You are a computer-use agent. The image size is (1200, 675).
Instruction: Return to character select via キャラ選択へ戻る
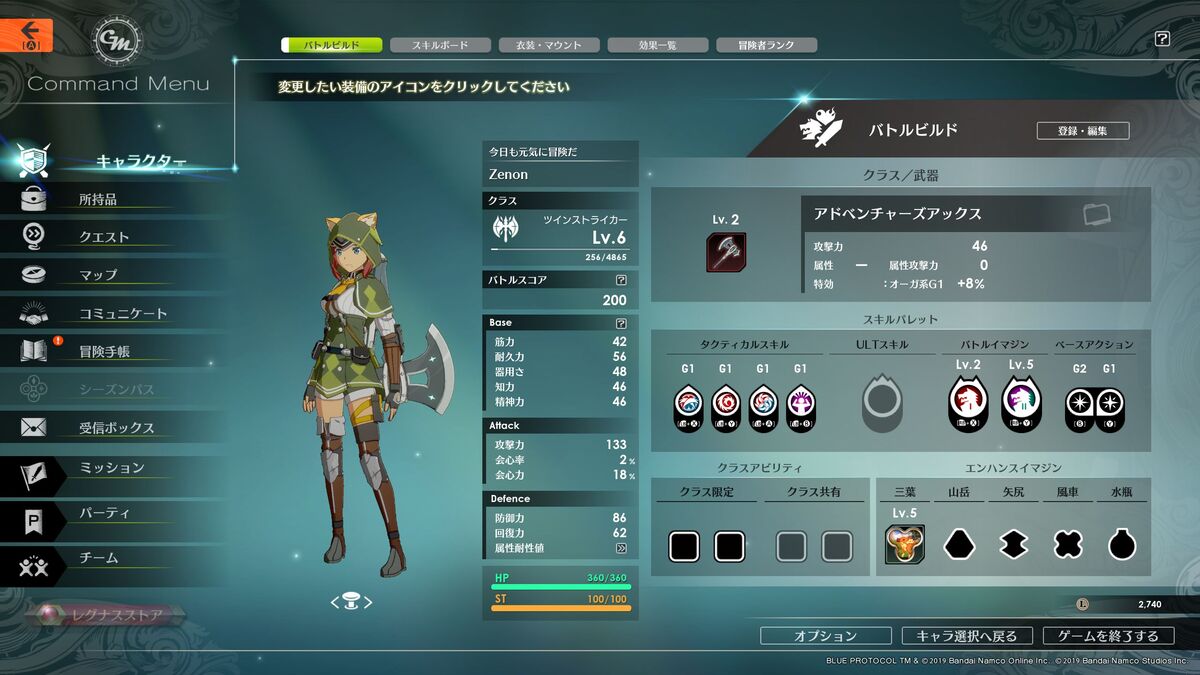click(966, 636)
